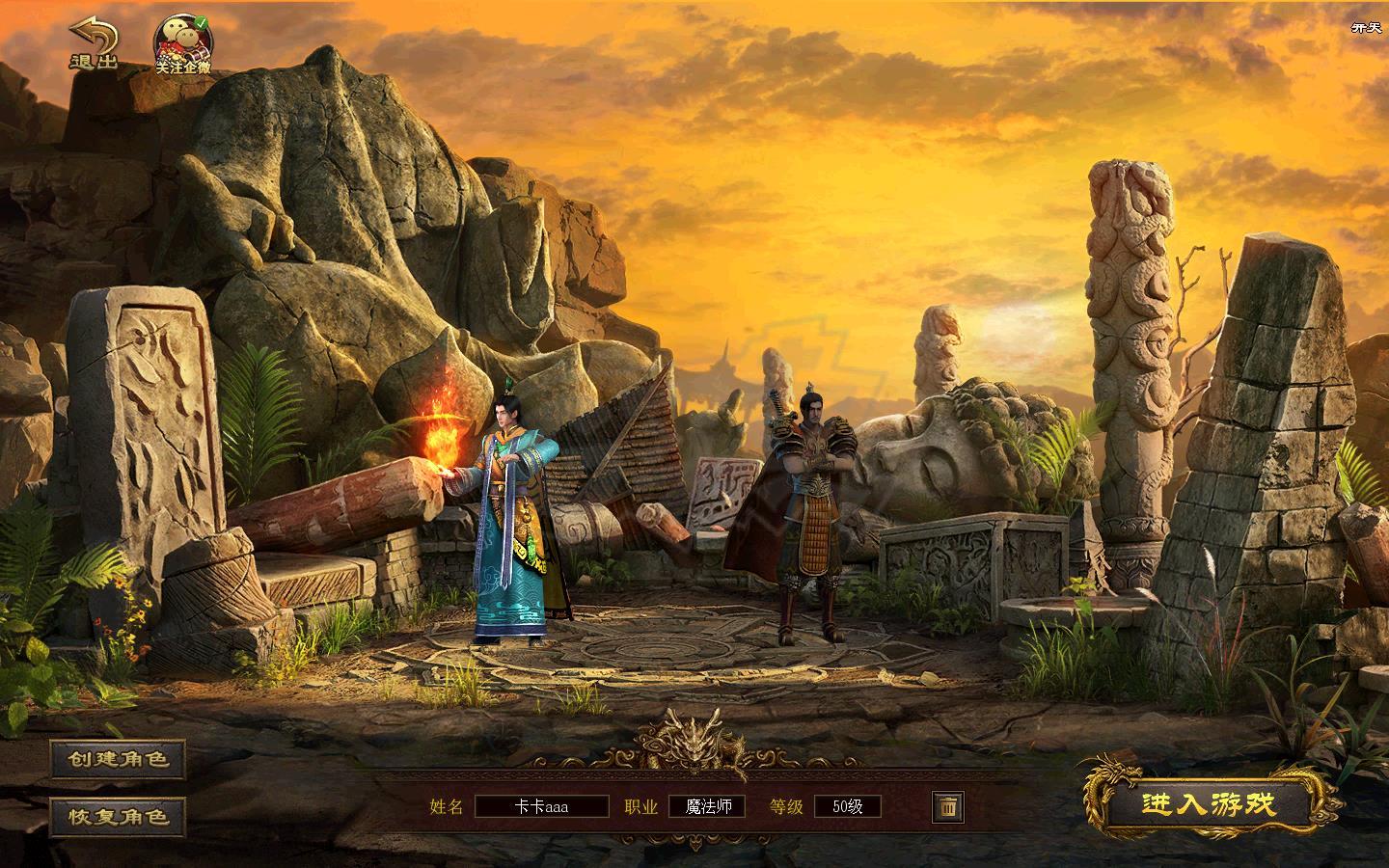Click the 创建角色 create character button
Screen dimensions: 1389x868
(x=118, y=759)
